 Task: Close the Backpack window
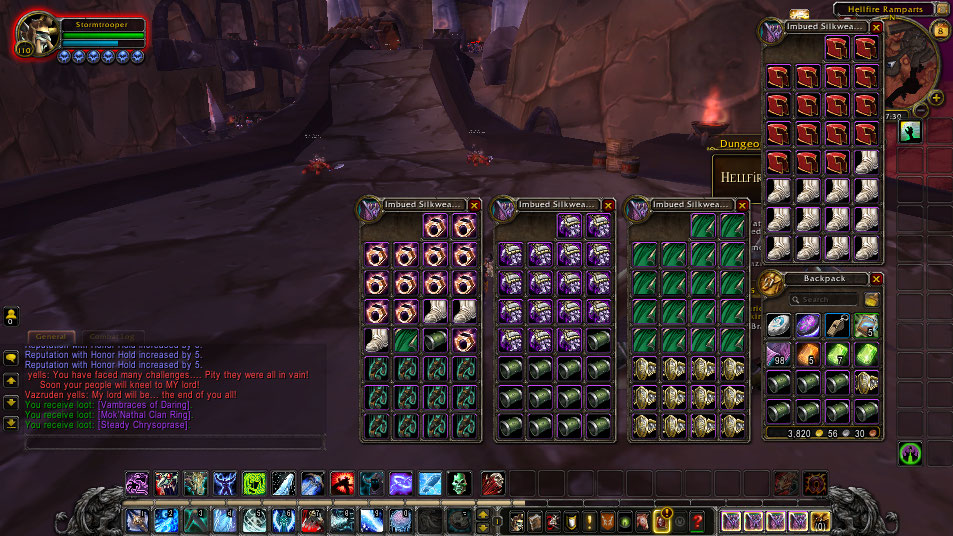pos(876,279)
